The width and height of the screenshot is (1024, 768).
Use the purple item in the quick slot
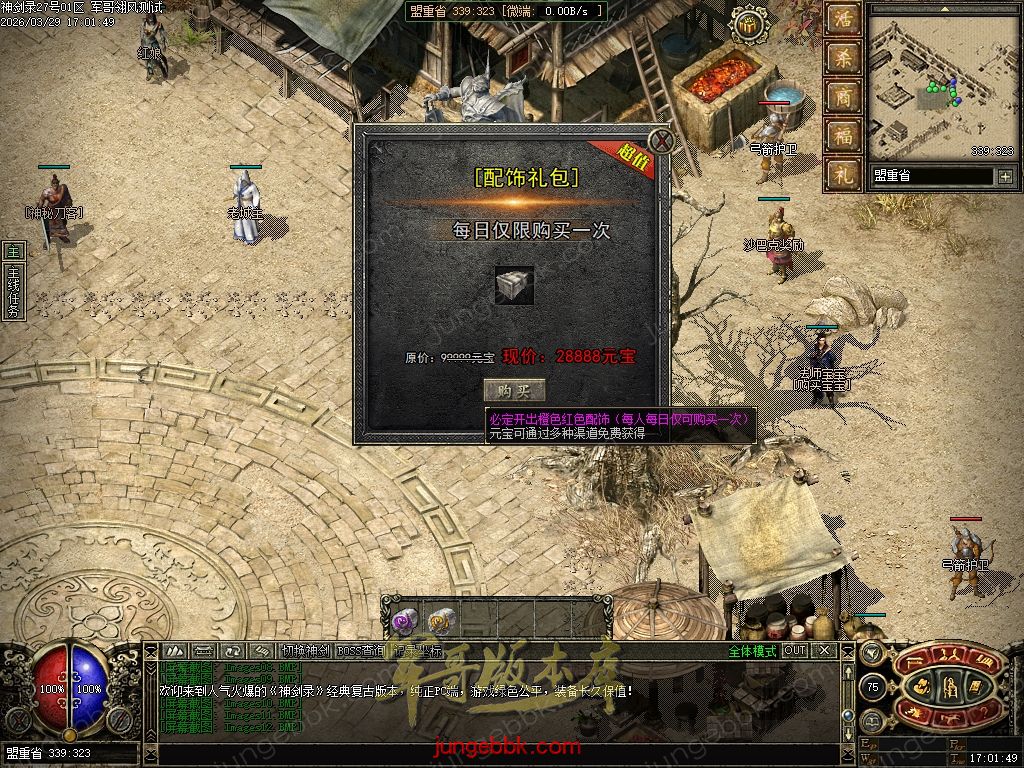pos(404,622)
